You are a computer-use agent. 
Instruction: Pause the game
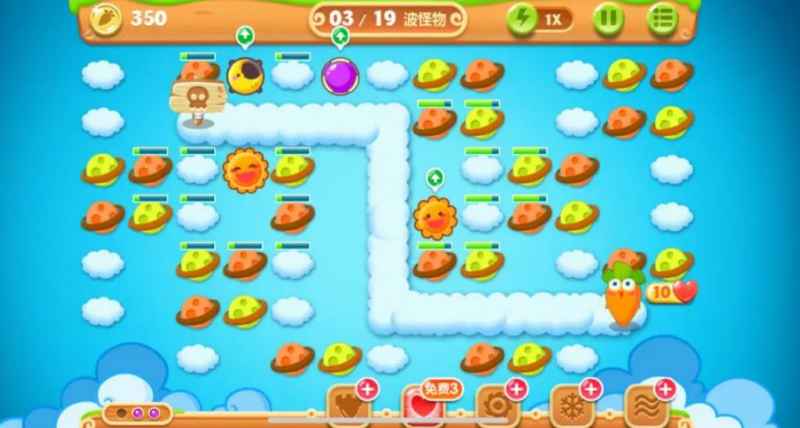pos(609,19)
